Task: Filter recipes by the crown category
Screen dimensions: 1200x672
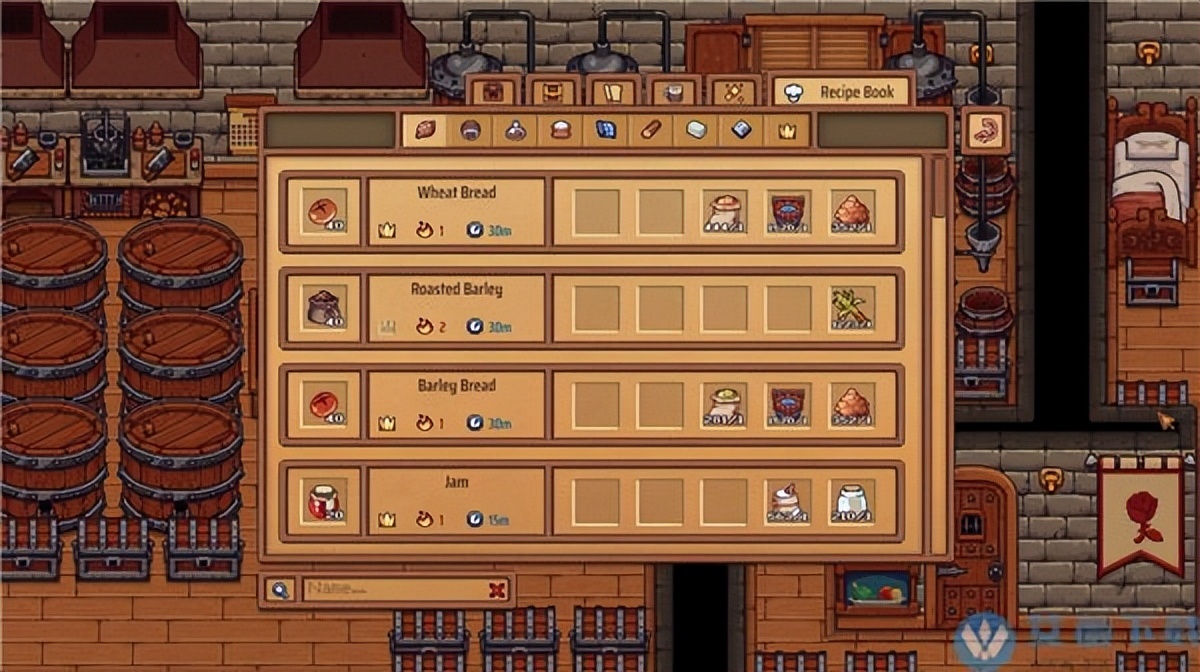Action: 787,130
